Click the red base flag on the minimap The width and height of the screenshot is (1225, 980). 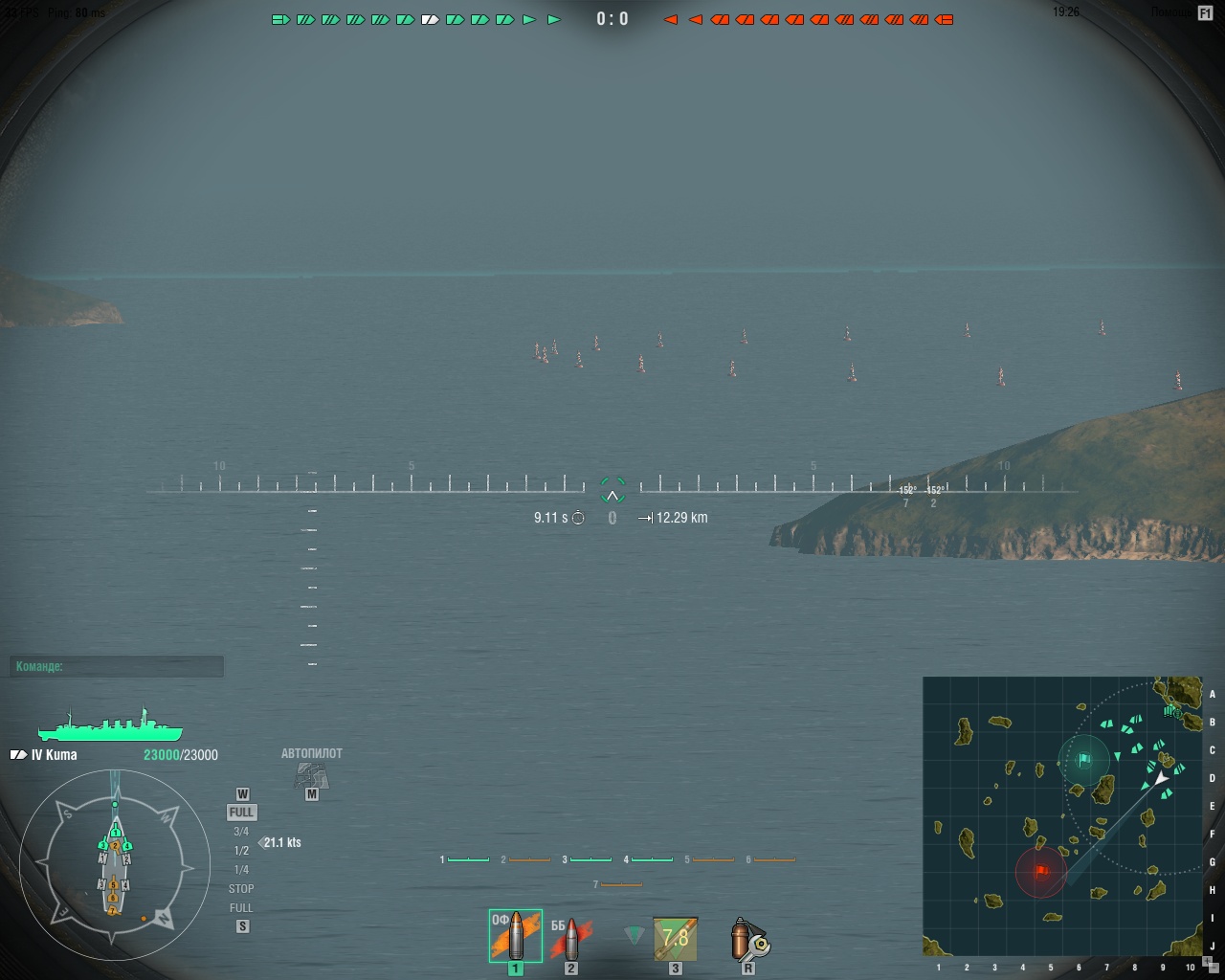[1042, 873]
